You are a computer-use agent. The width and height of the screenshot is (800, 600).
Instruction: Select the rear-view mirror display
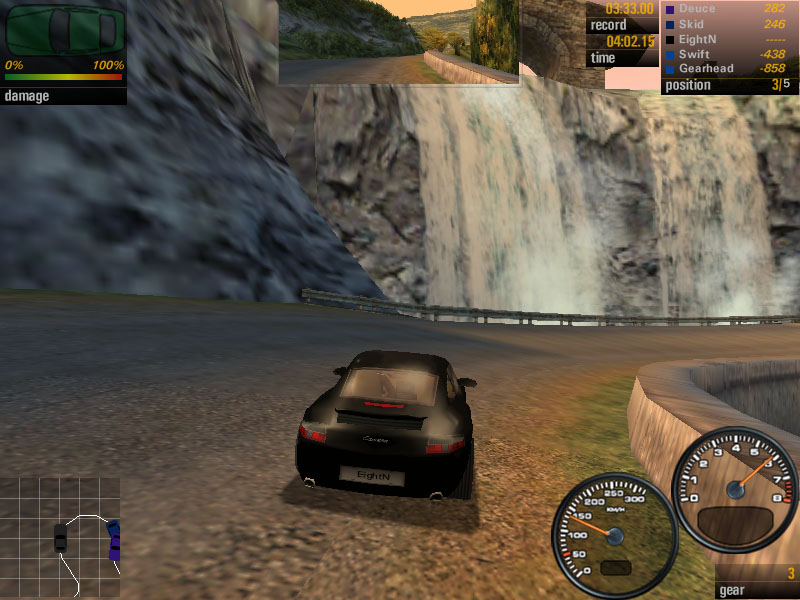tap(399, 42)
